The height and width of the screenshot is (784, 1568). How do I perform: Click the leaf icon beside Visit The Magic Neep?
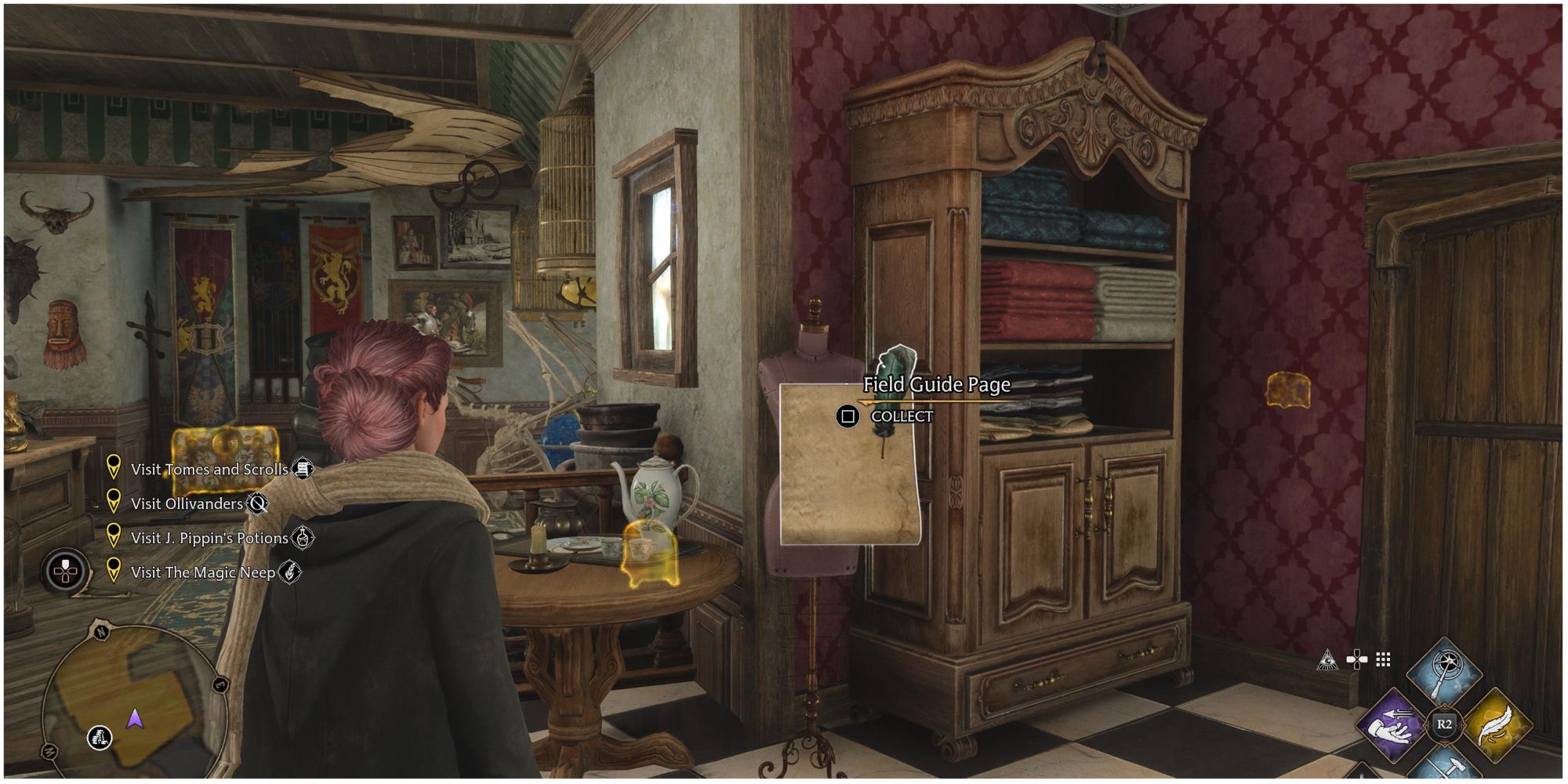[291, 572]
